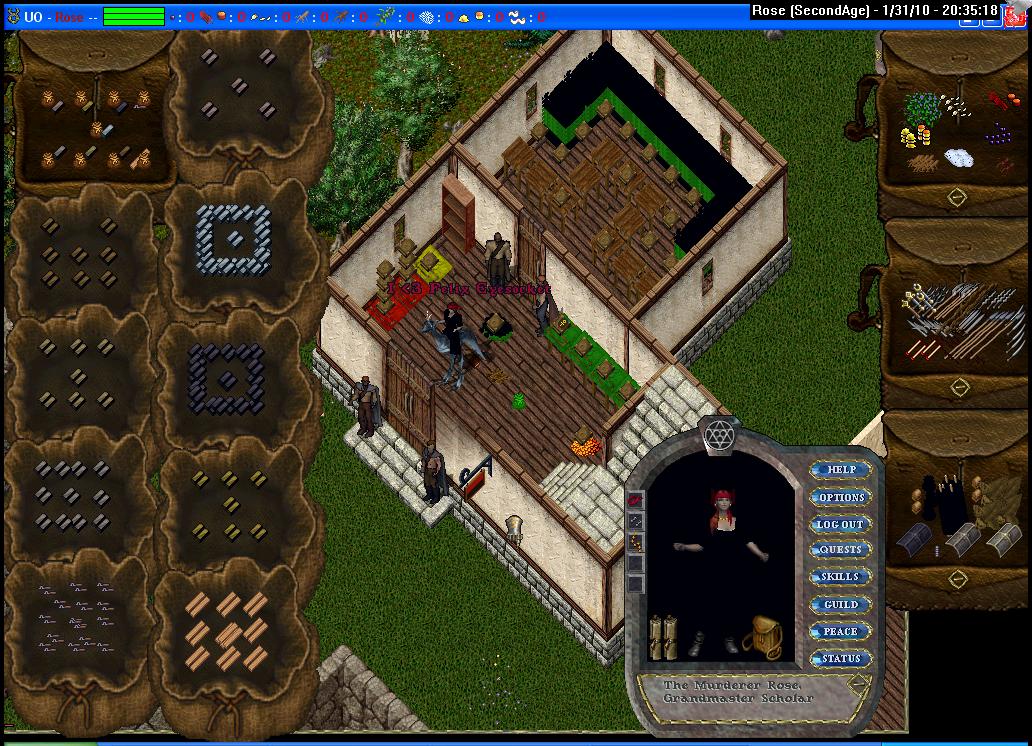Click the red lips icon in paperdoll sidebar
This screenshot has width=1032, height=746.
click(x=635, y=500)
